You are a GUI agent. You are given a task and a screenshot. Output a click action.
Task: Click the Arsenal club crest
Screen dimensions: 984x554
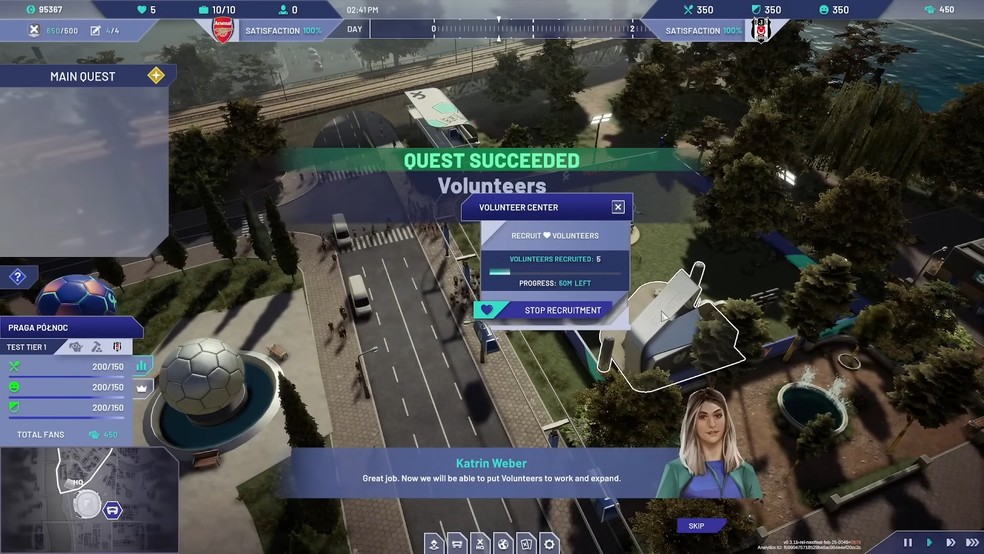pyautogui.click(x=222, y=29)
